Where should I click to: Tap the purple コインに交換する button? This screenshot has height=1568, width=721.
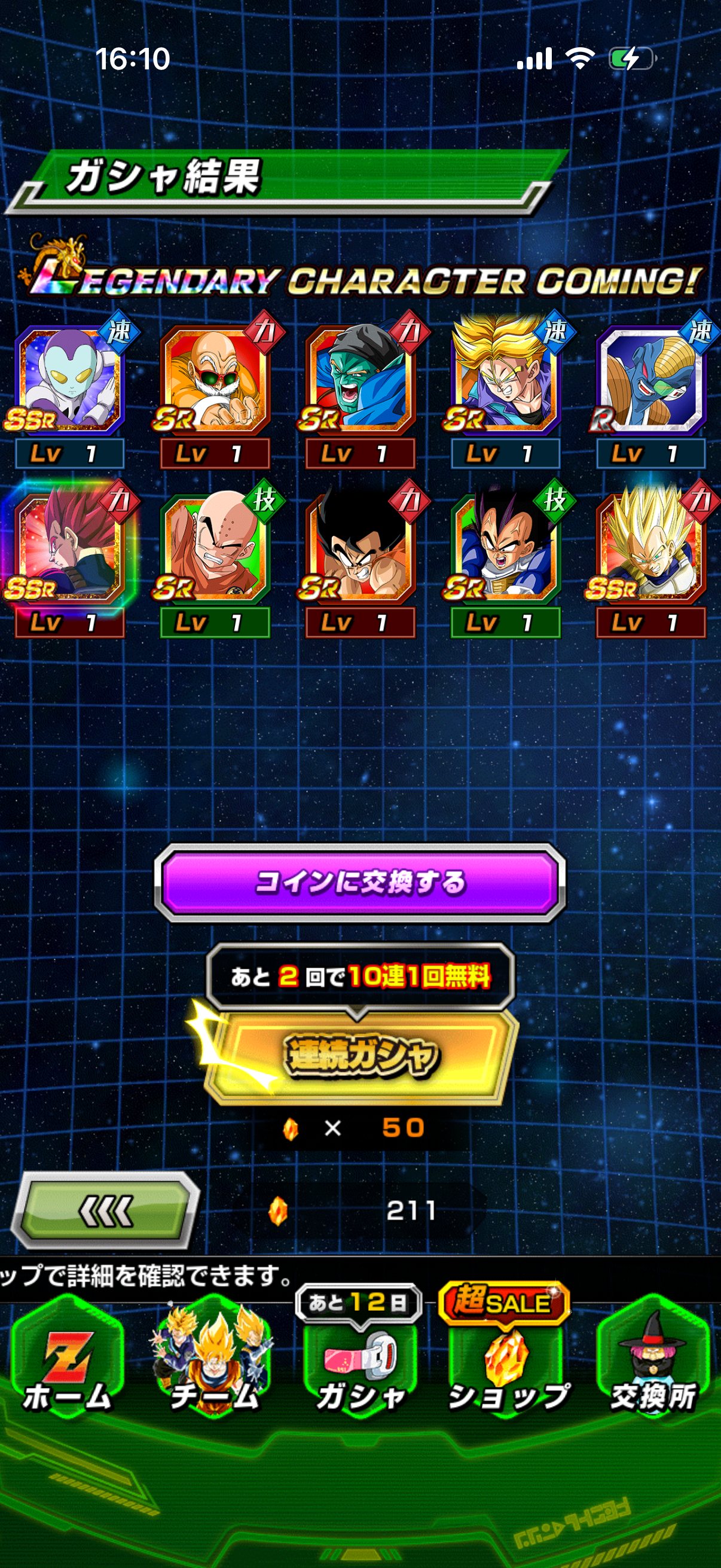click(x=360, y=882)
